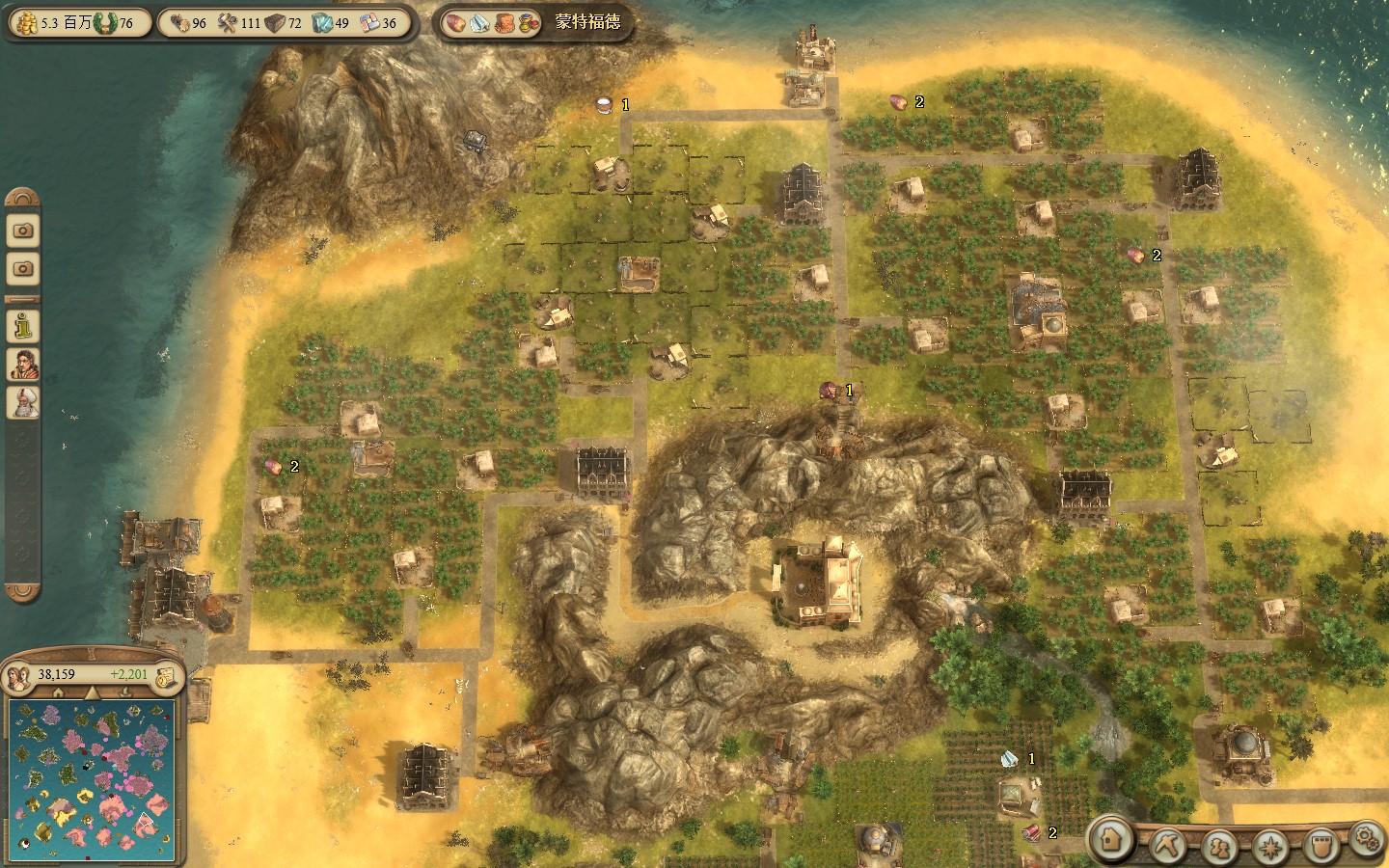
Task: Open the green info icon
Action: point(23,325)
